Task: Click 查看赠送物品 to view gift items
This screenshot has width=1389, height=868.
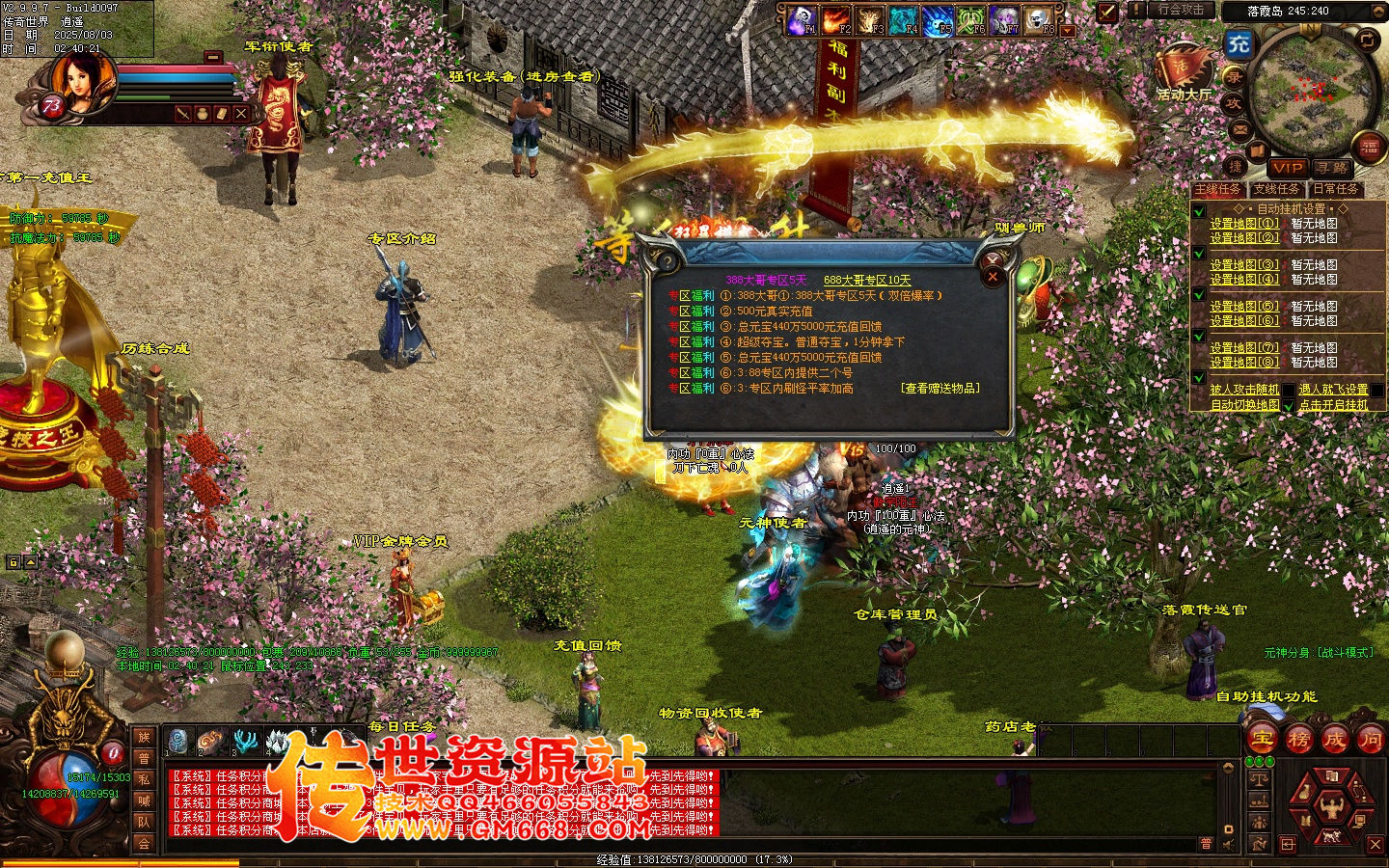Action: (940, 389)
